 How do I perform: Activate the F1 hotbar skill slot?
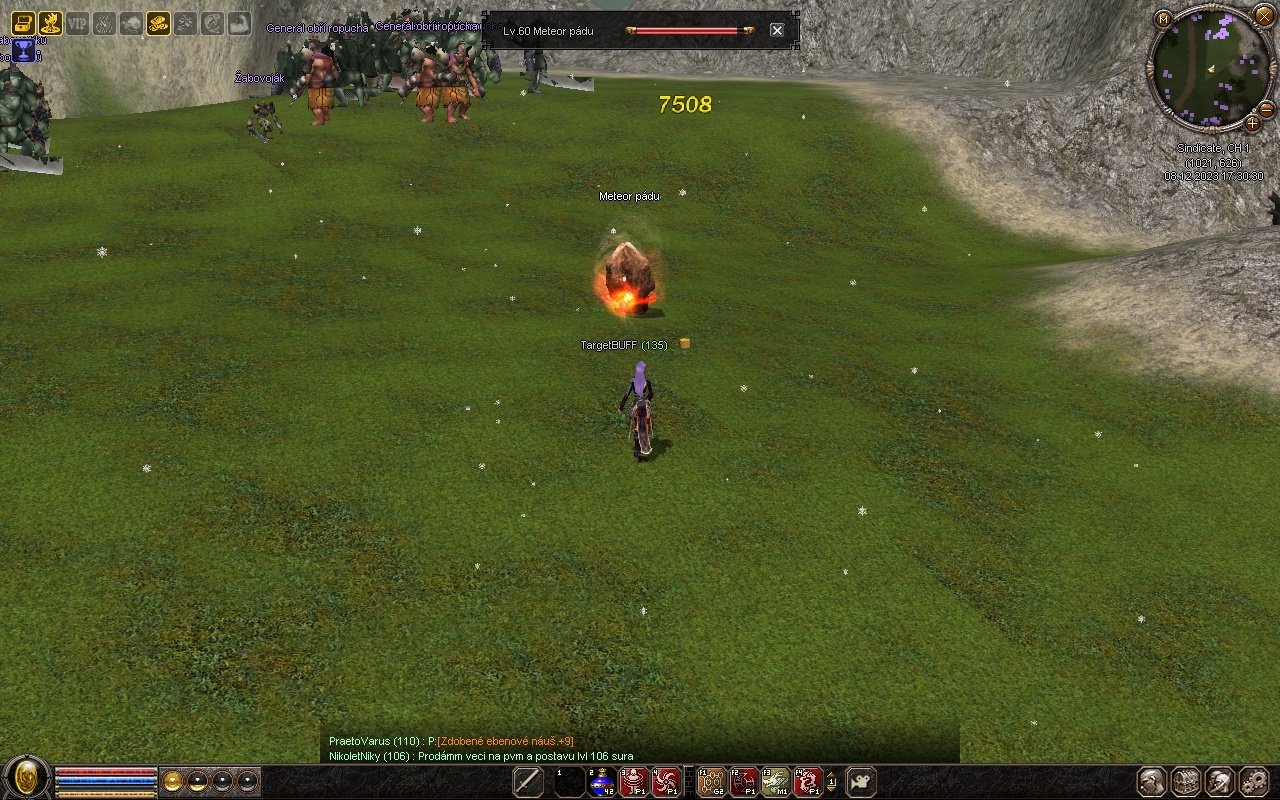712,782
